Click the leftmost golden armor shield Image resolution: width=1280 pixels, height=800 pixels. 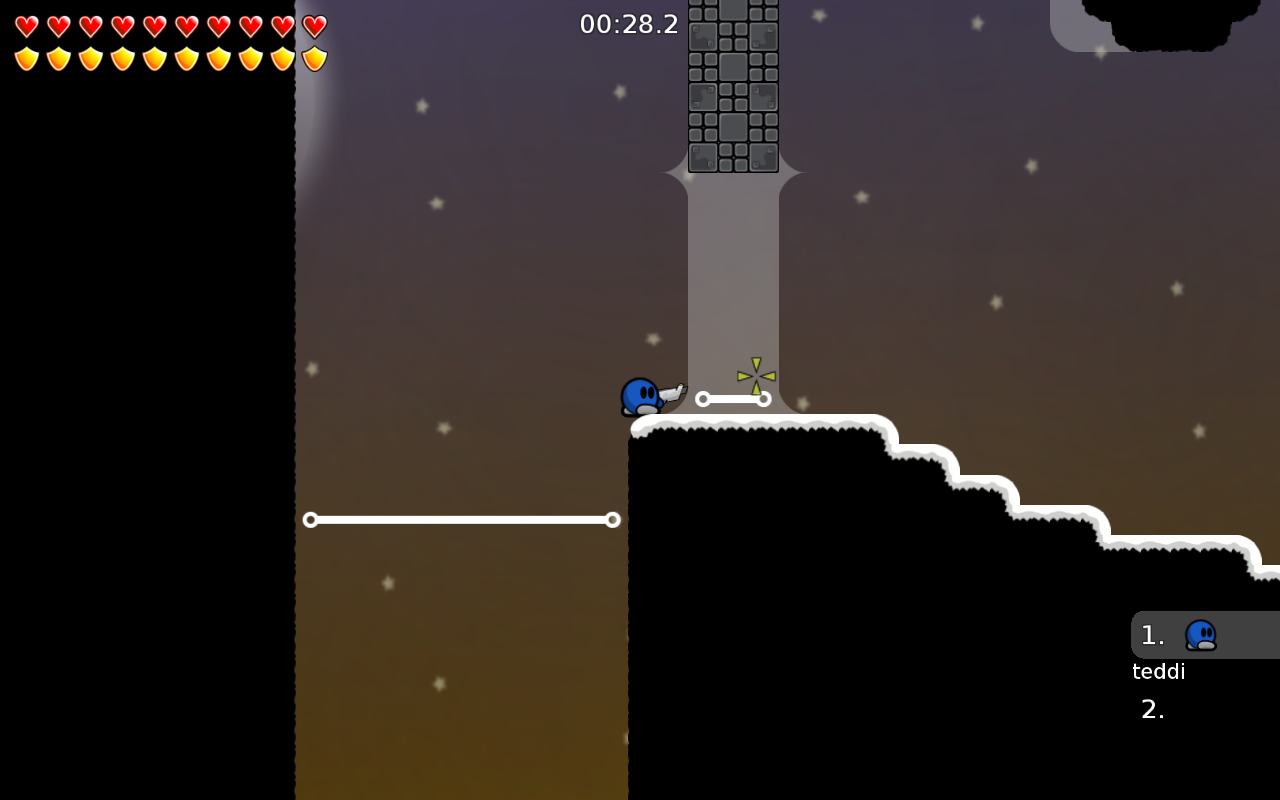27,59
